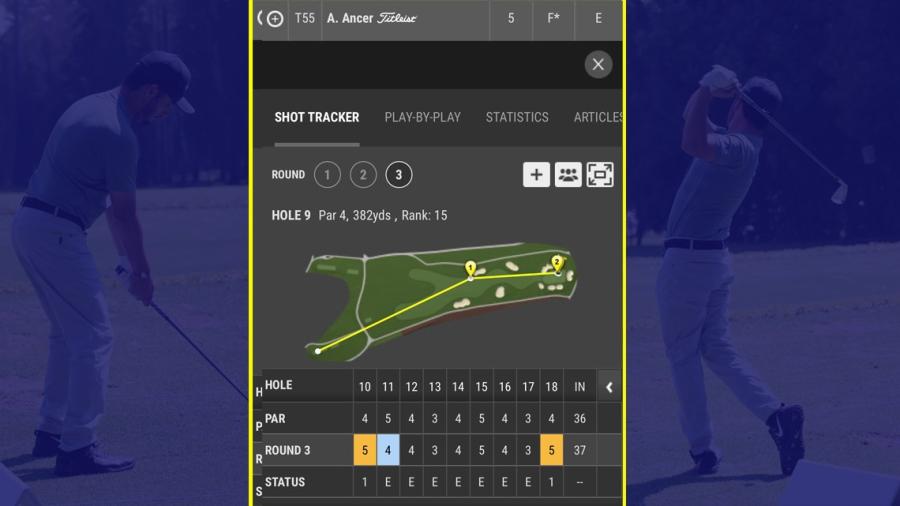Select hole 11 birdie score cell
900x506 pixels.
388,450
